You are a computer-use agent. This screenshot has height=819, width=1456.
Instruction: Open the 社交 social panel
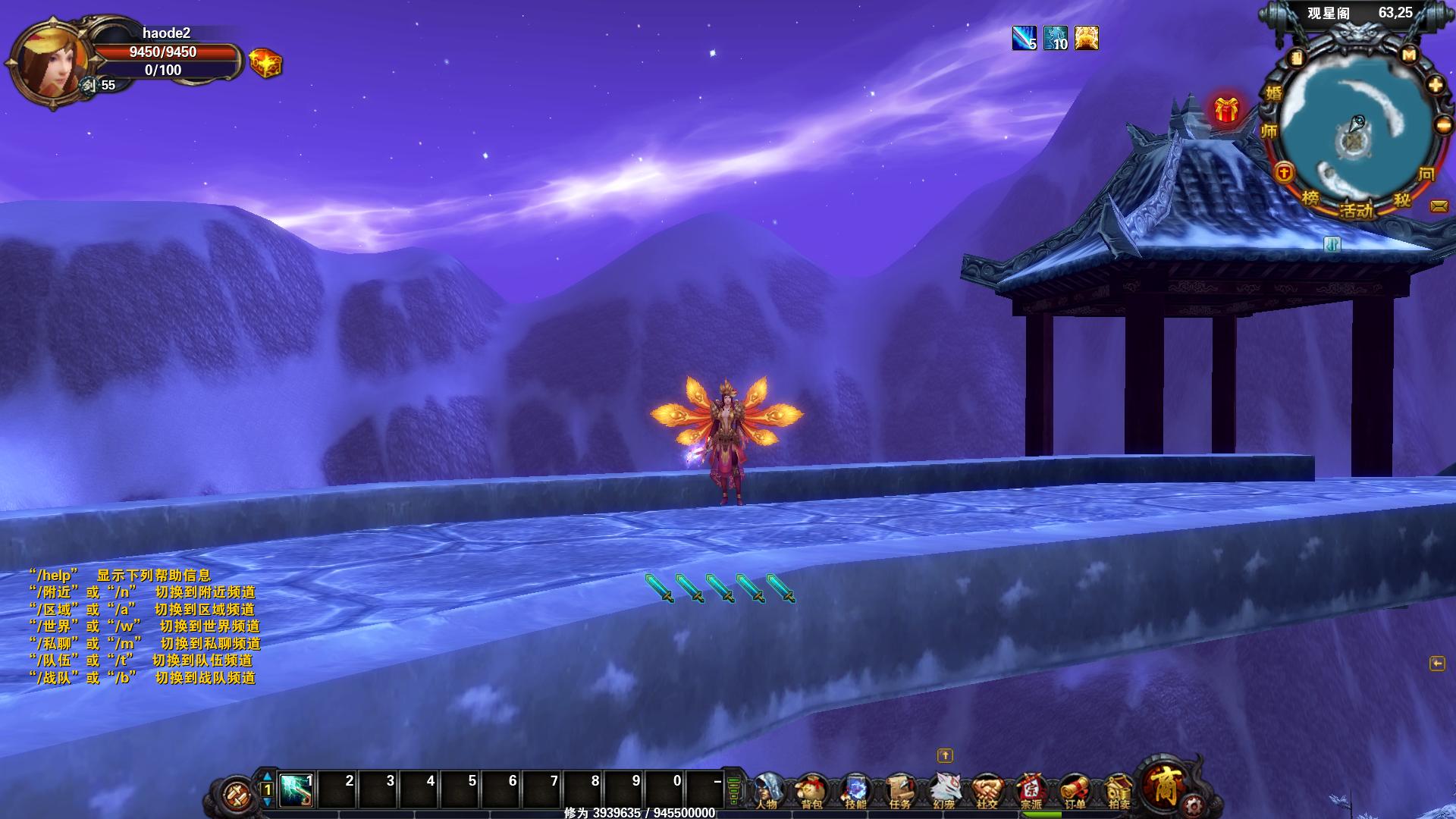[x=987, y=791]
